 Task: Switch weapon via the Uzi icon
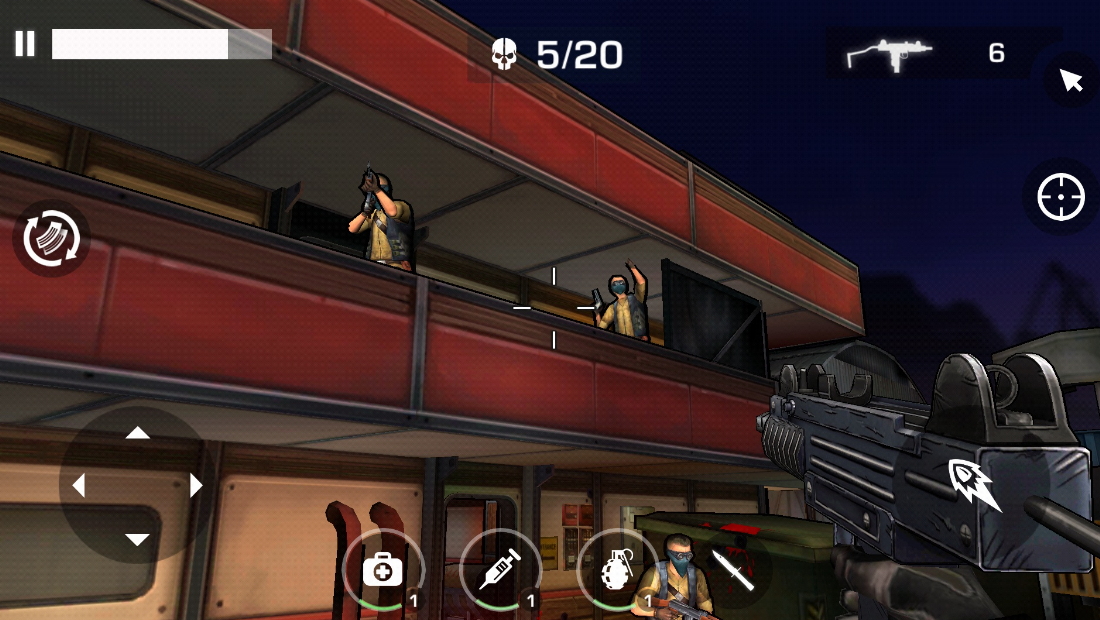[x=889, y=54]
